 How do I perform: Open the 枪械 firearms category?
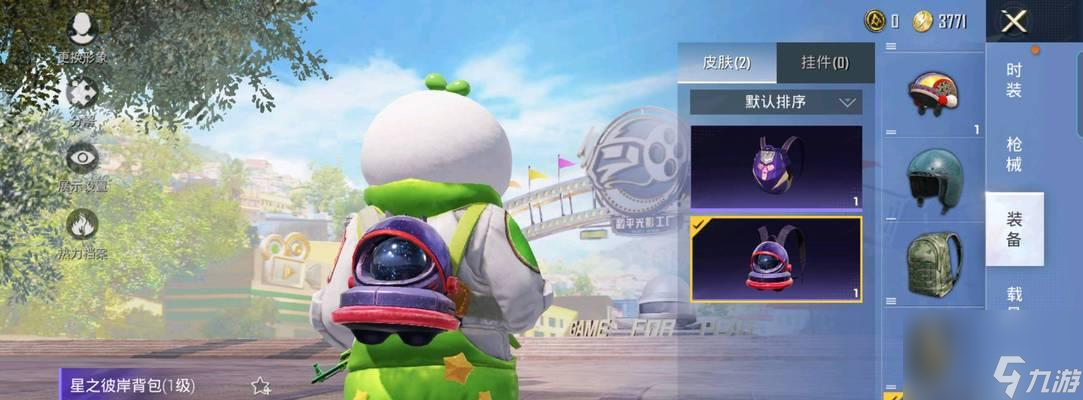(1014, 155)
